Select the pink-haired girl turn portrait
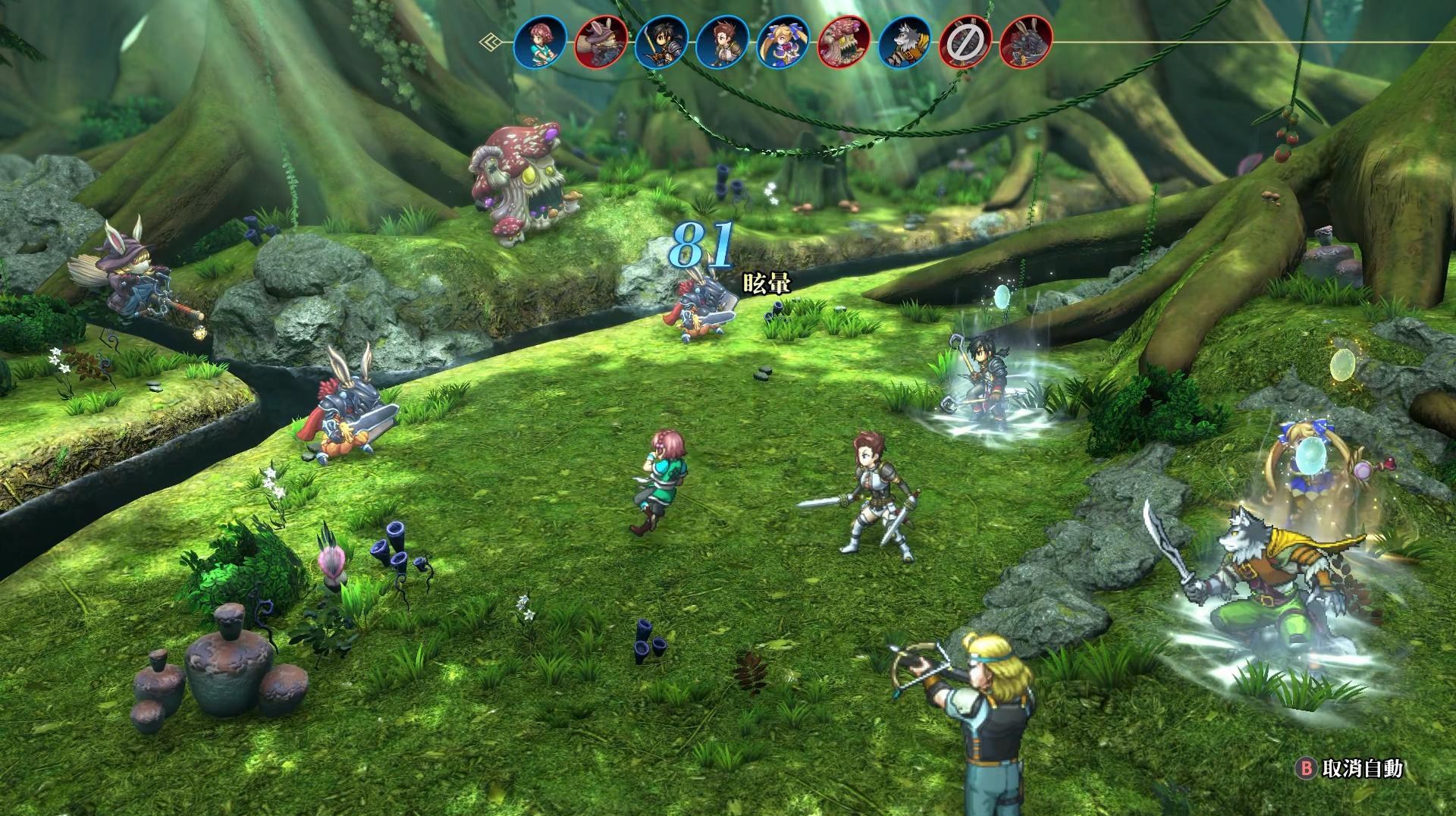 [x=539, y=42]
